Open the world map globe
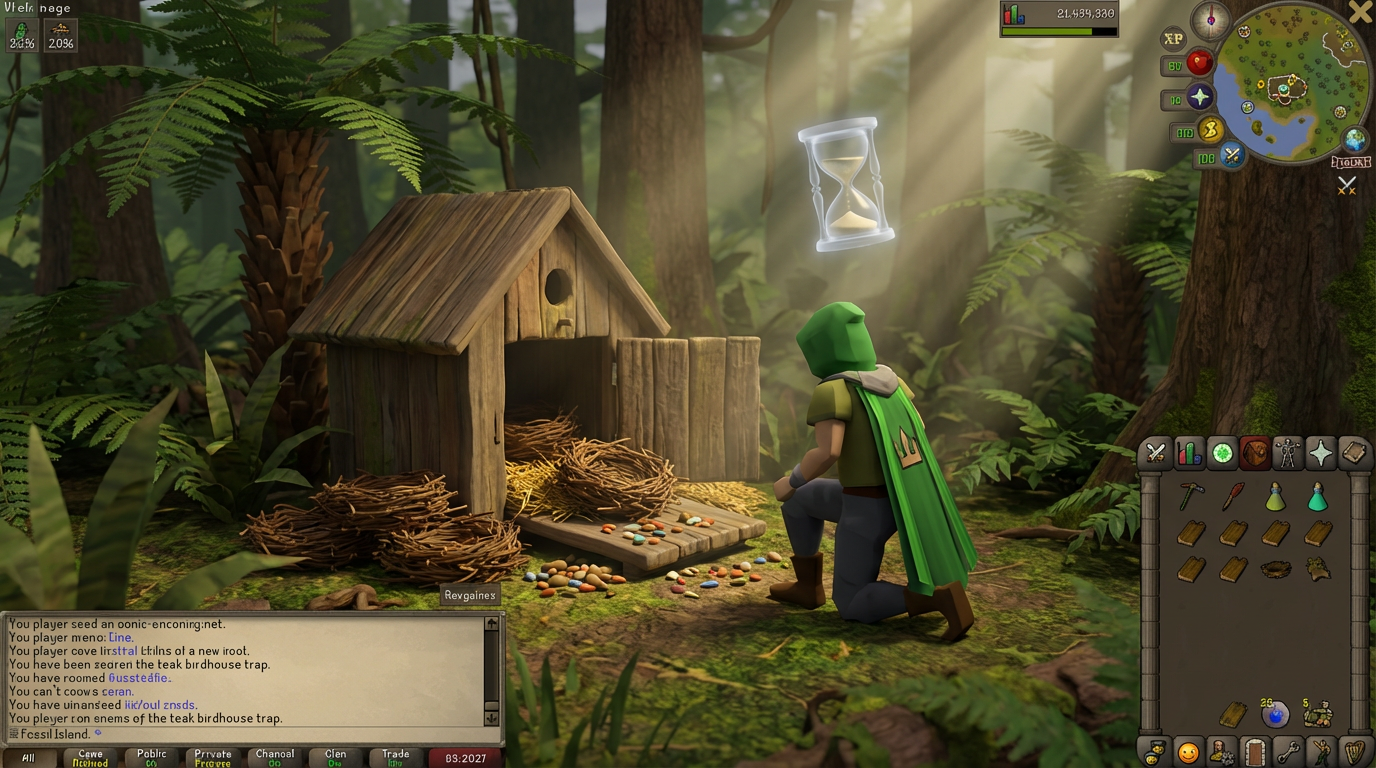 (x=1355, y=139)
